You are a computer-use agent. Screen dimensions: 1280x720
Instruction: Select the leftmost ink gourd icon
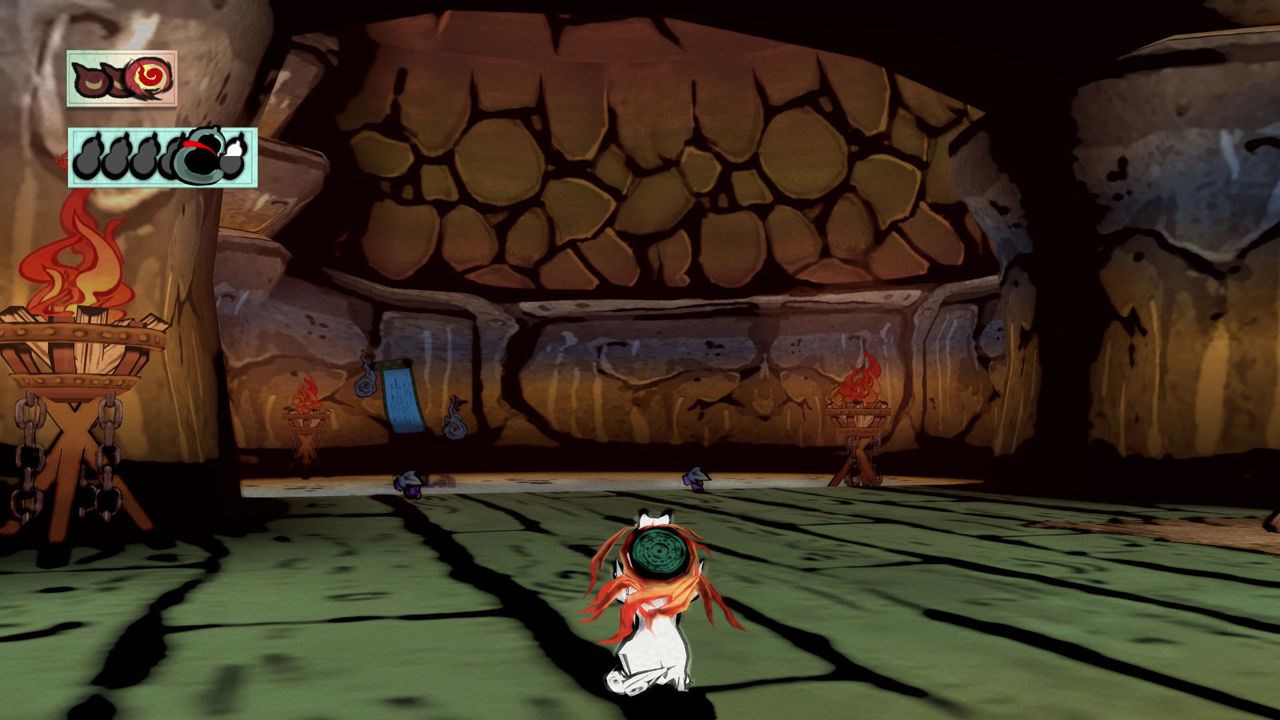[x=88, y=156]
